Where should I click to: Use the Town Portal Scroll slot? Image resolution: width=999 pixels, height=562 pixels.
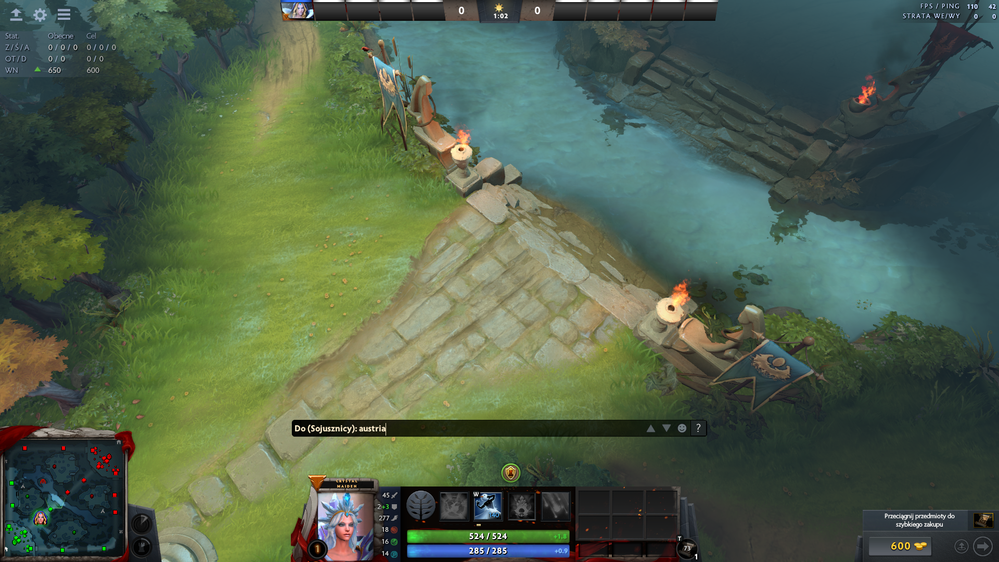[686, 547]
